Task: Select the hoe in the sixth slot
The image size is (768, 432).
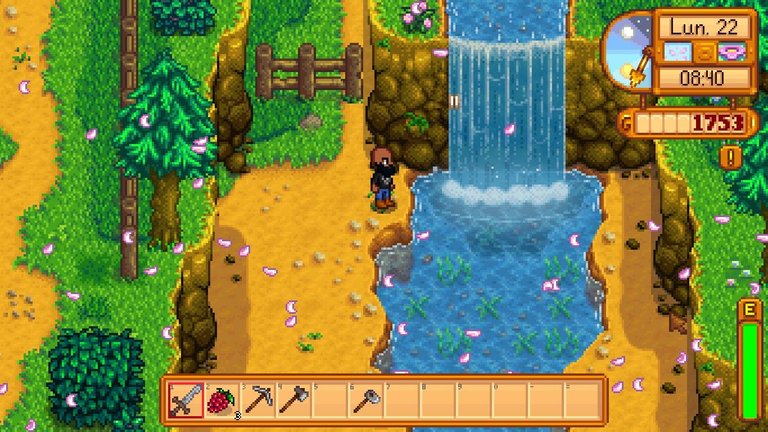Action: [365, 400]
